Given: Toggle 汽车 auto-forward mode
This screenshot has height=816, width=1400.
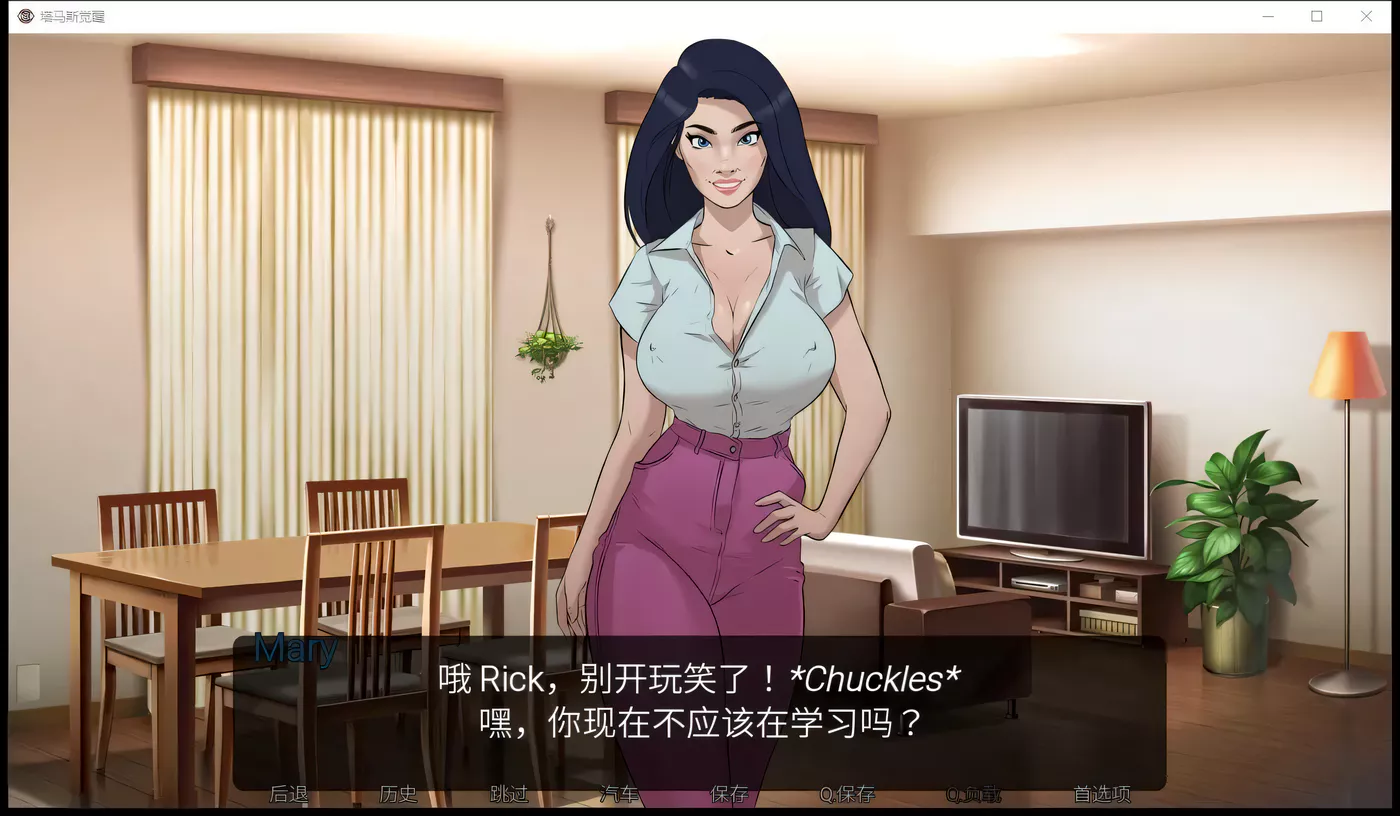Looking at the screenshot, I should (620, 793).
